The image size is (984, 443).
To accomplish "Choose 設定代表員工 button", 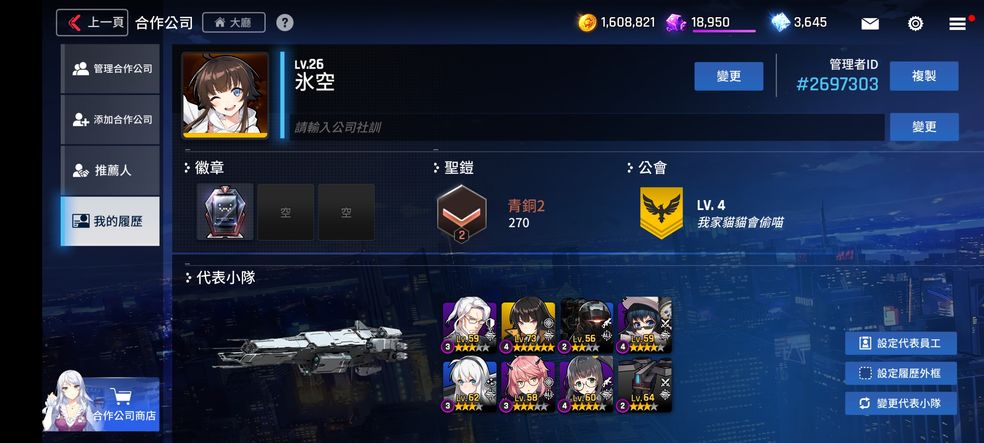I will click(900, 343).
